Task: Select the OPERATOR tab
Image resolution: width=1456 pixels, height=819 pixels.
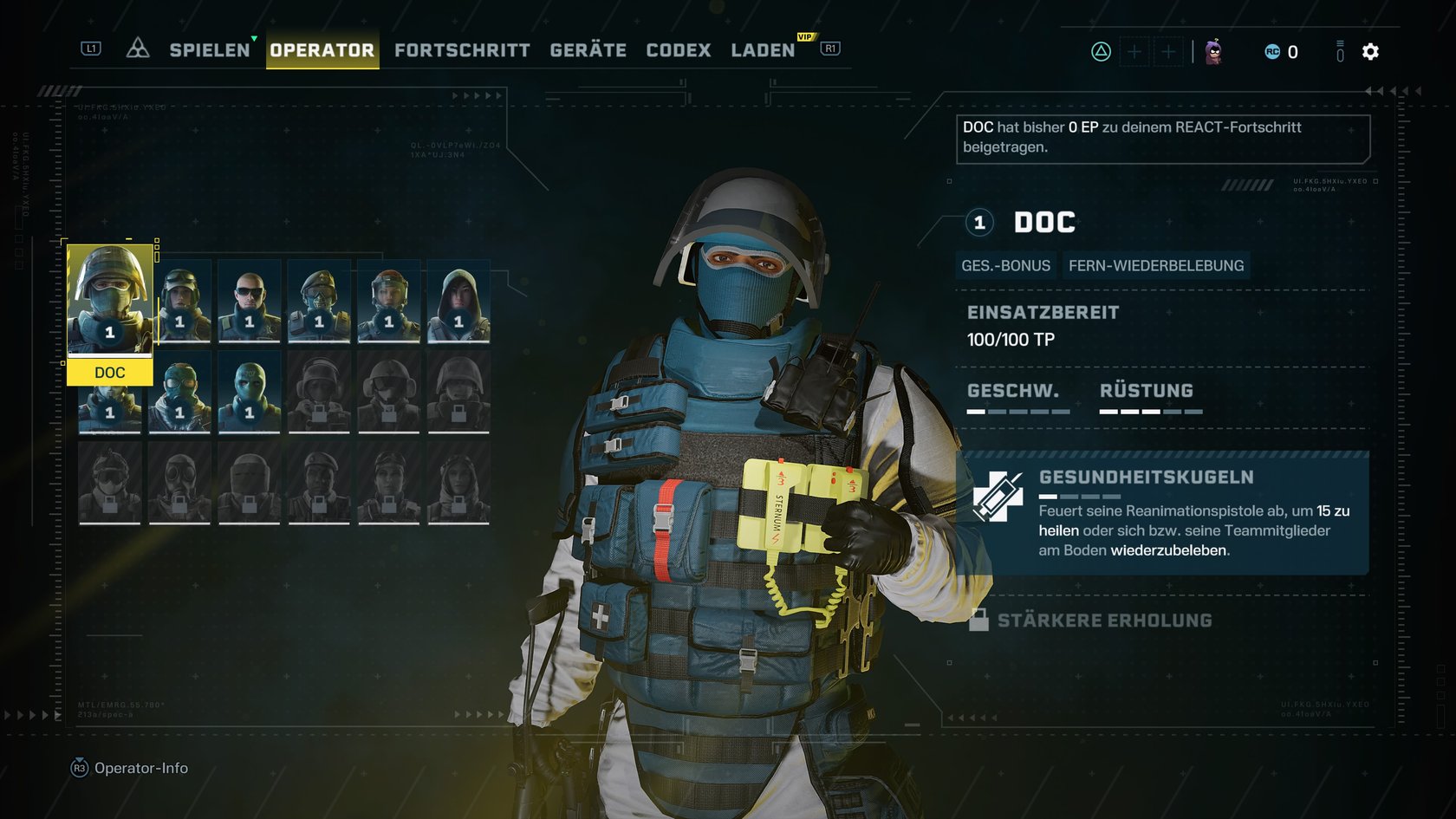Action: 322,50
